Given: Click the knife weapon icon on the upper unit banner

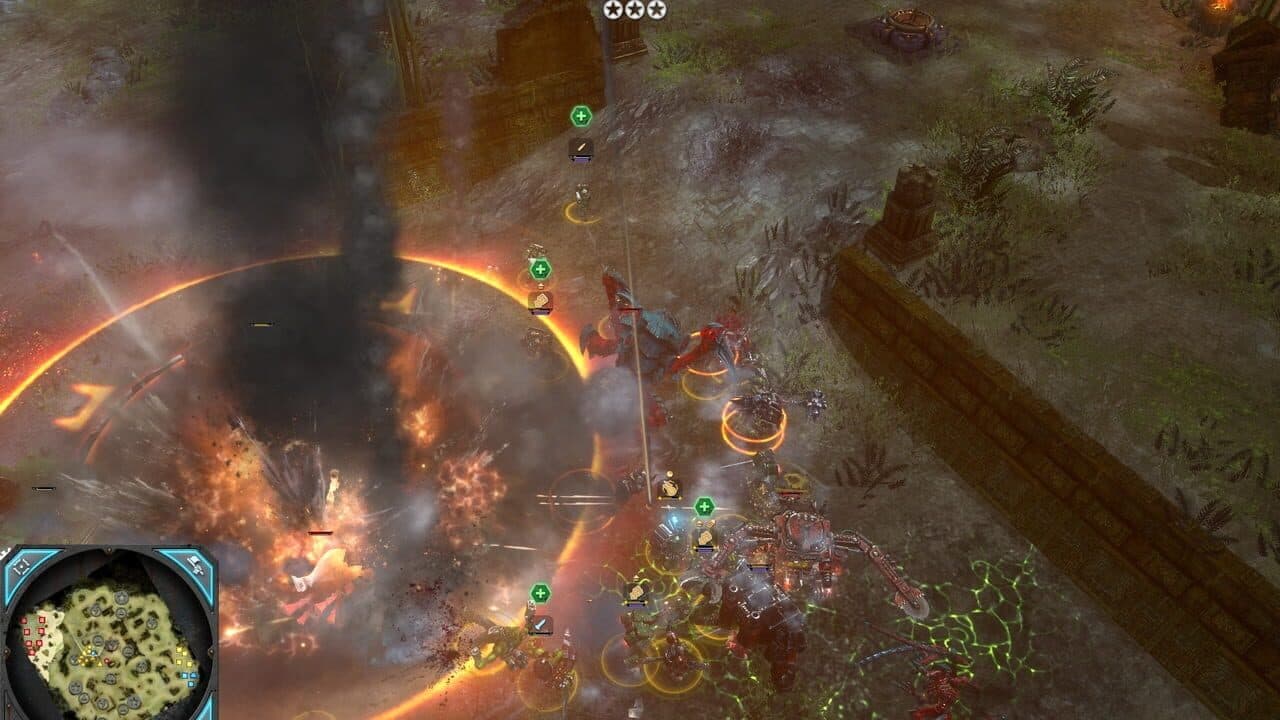Looking at the screenshot, I should click(x=582, y=147).
